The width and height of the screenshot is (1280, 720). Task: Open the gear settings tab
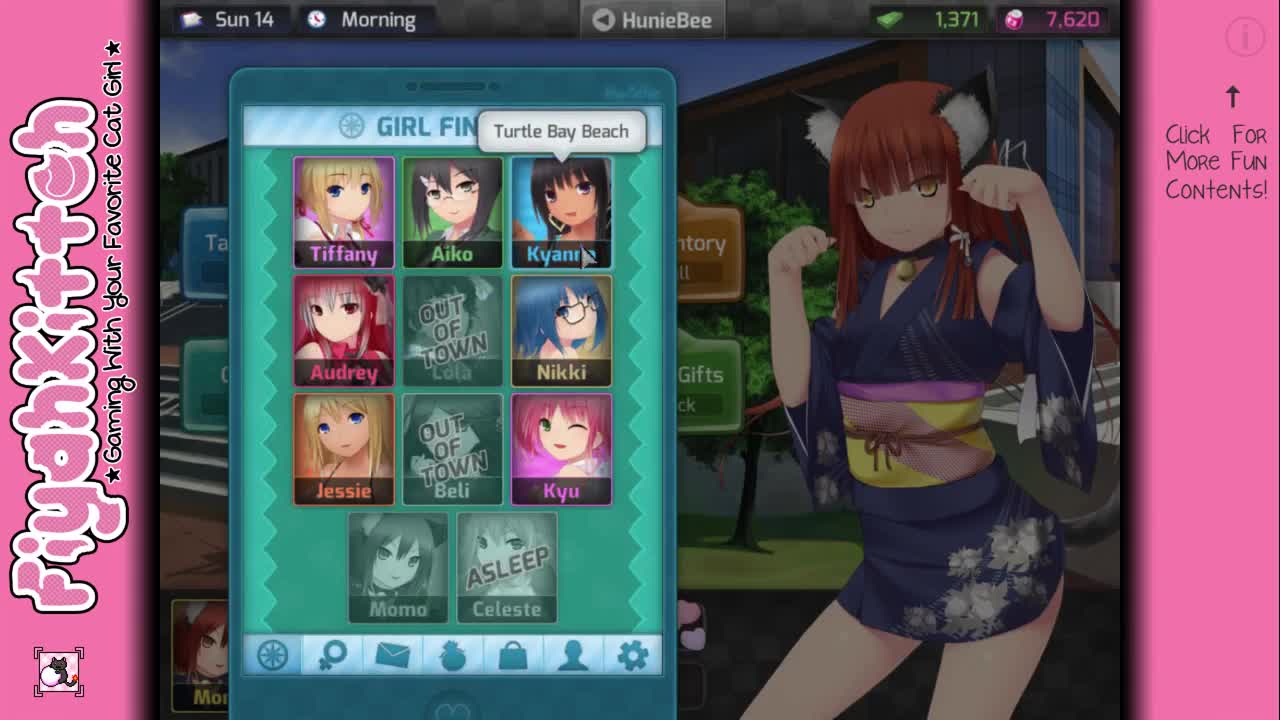click(632, 655)
